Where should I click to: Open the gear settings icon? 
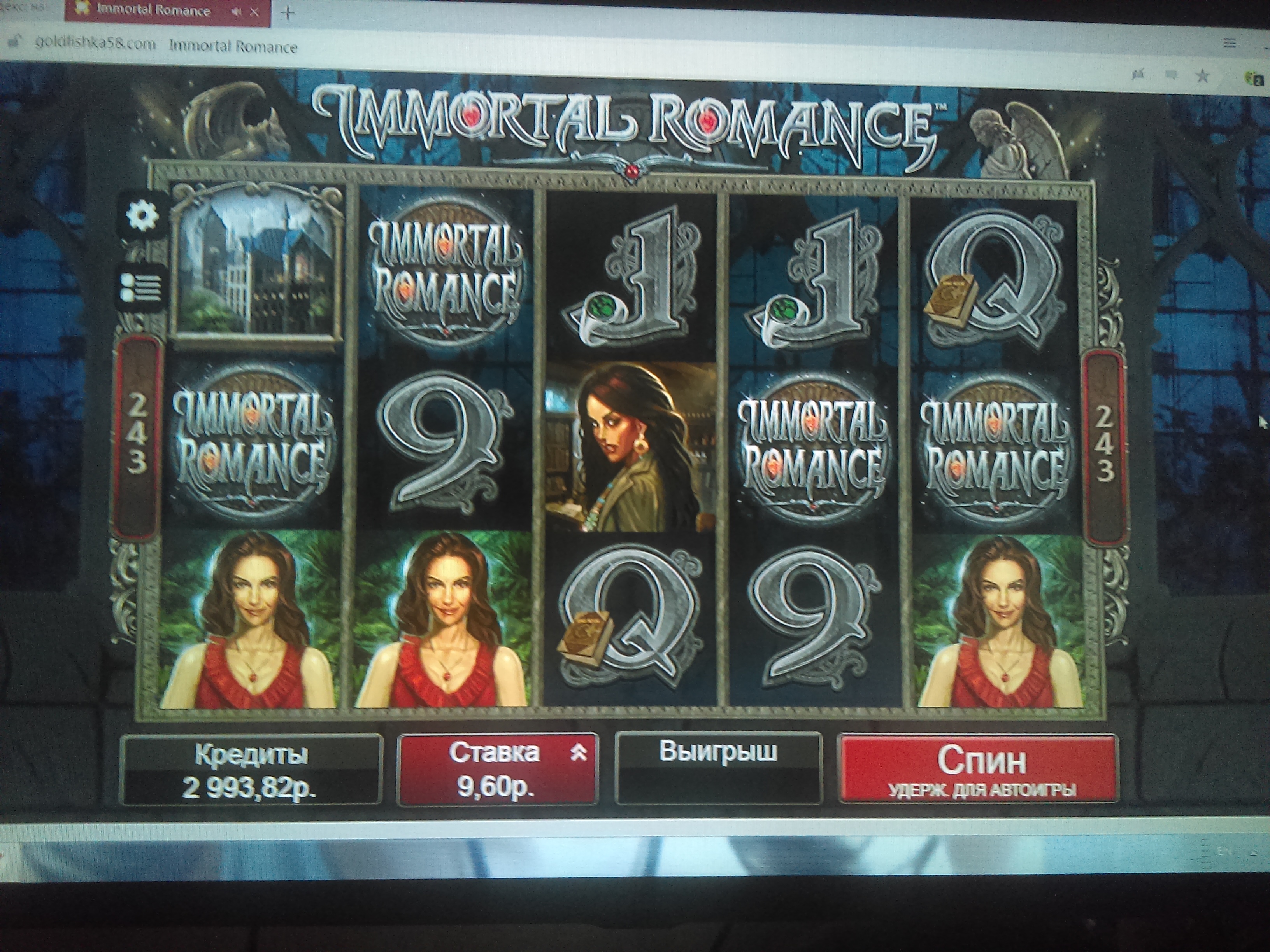click(x=142, y=216)
